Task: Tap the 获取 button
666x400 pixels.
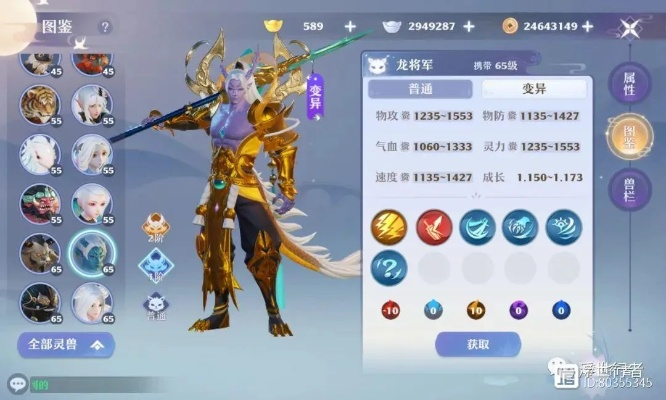Action: coord(476,345)
